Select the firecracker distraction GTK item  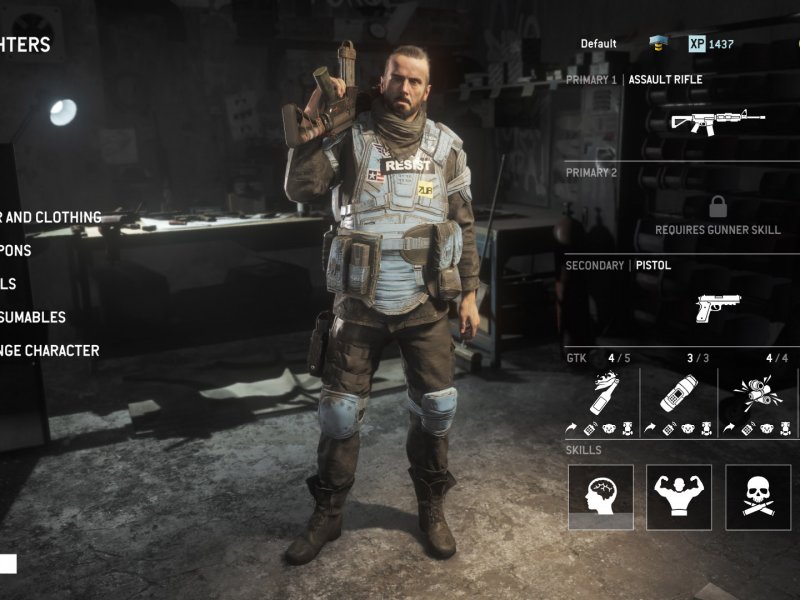[x=756, y=394]
